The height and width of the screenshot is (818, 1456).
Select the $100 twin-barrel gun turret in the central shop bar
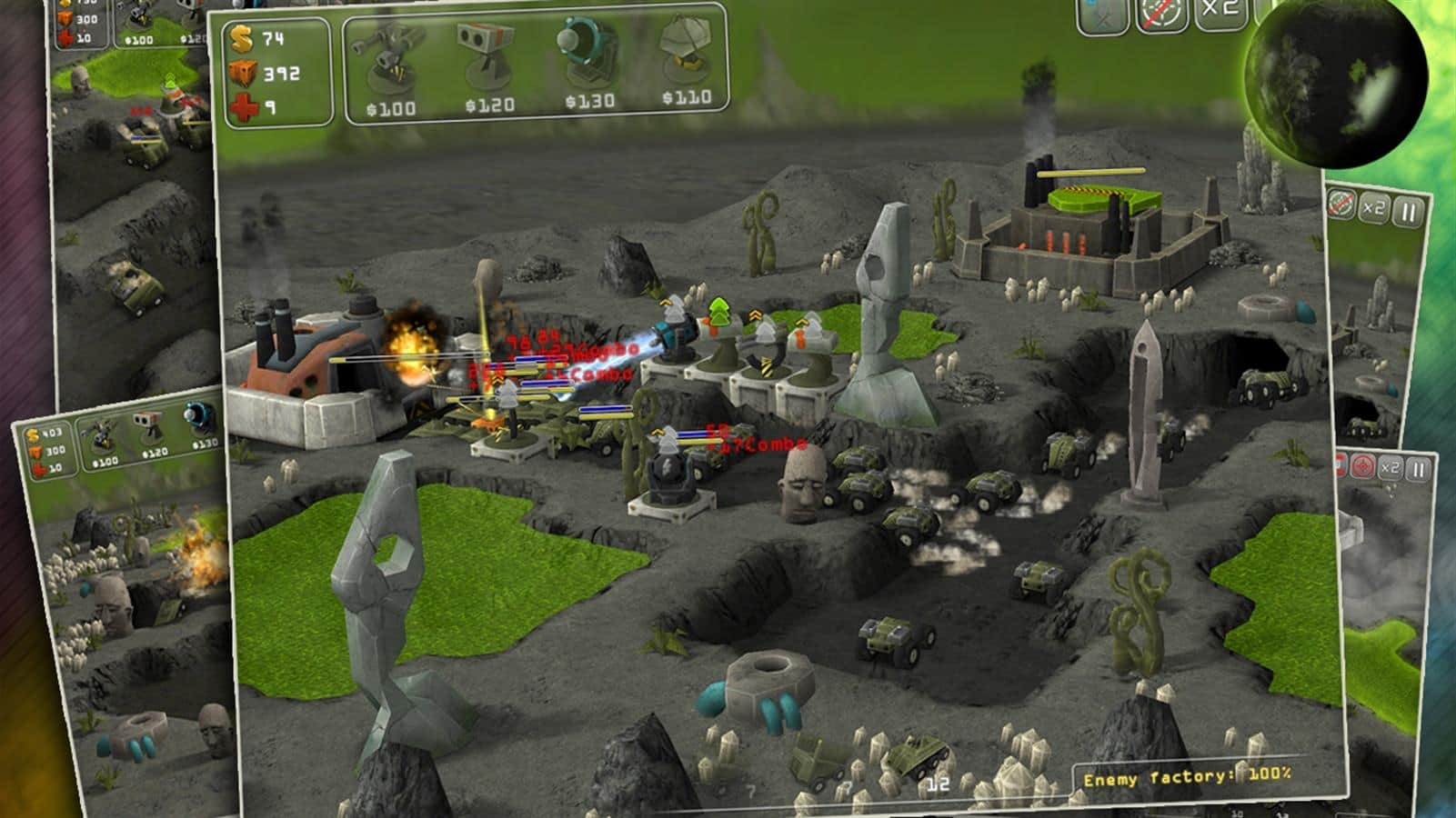[x=390, y=65]
